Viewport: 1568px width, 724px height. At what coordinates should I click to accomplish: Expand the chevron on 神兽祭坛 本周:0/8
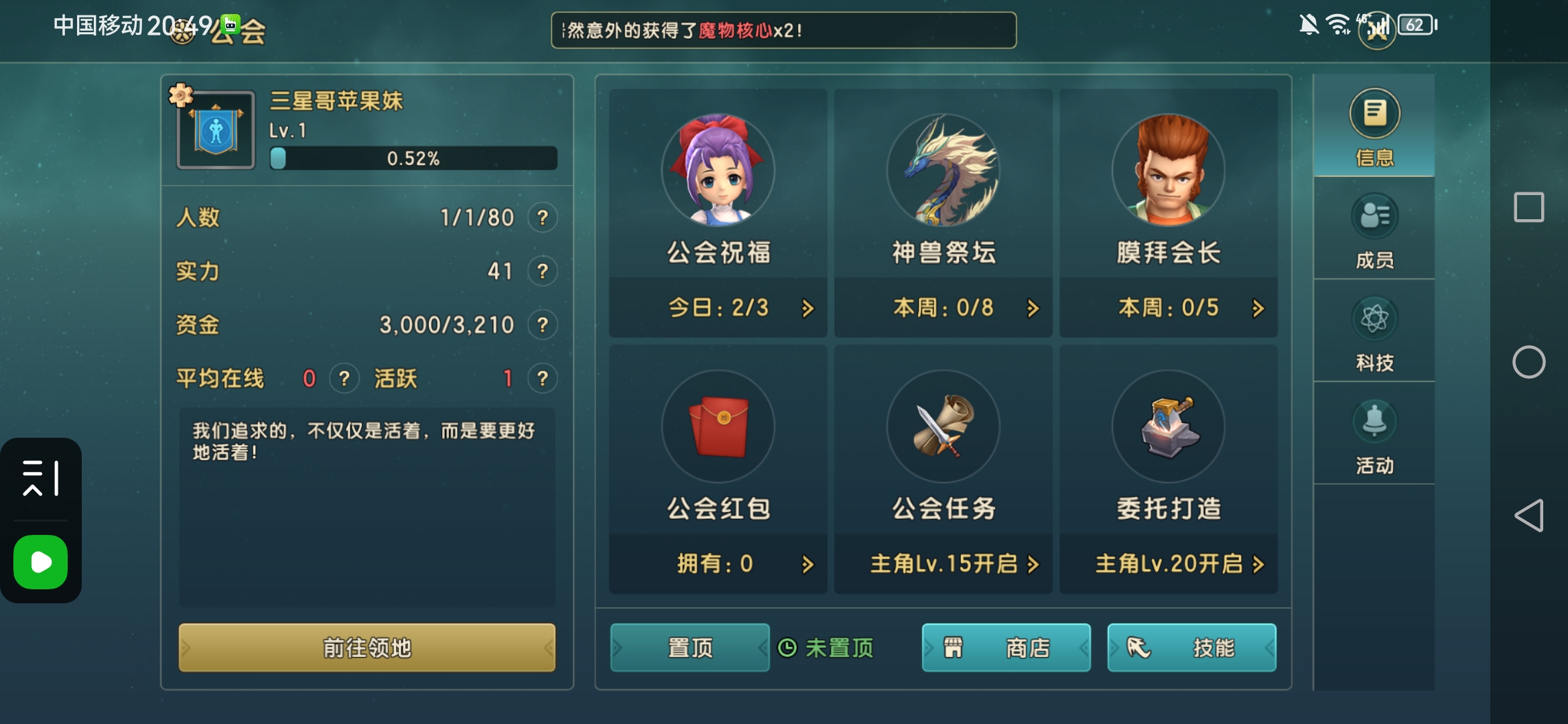coord(1032,308)
